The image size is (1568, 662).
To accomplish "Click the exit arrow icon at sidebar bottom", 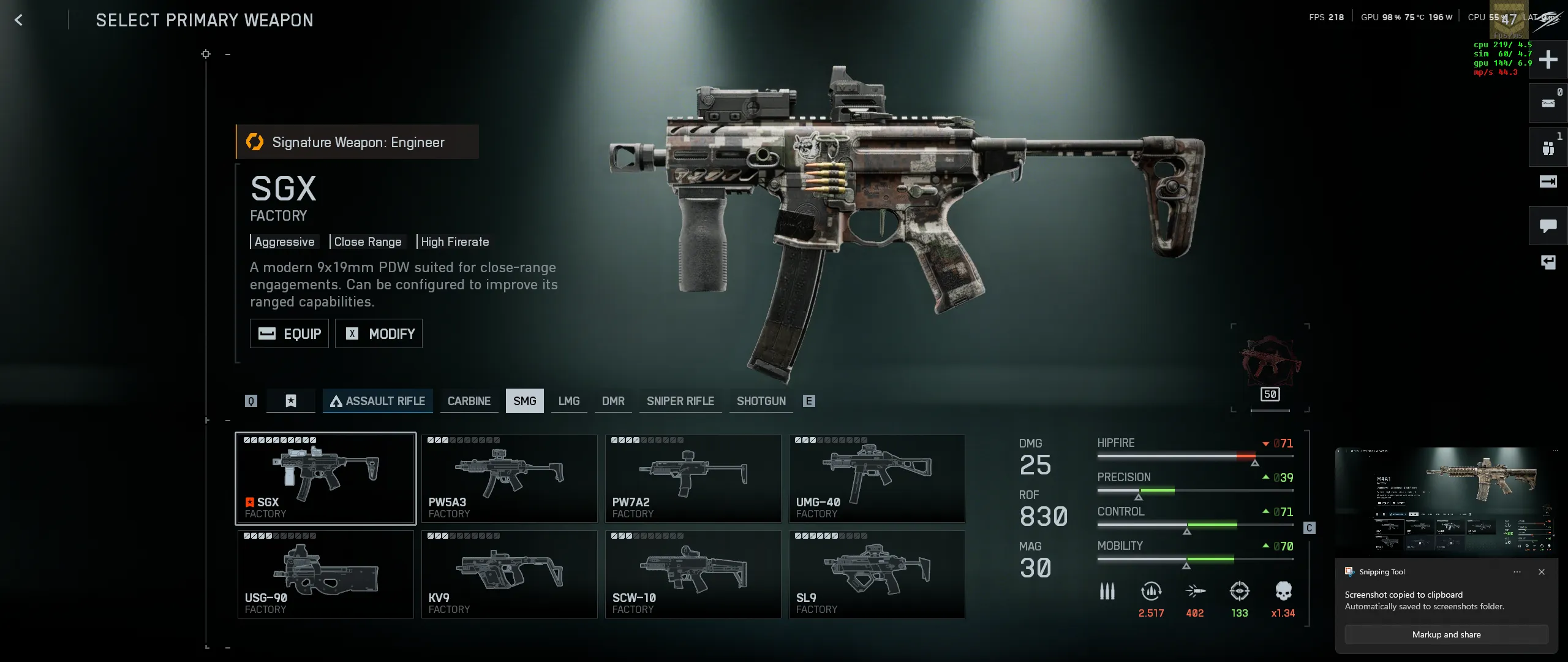I will tap(1550, 262).
